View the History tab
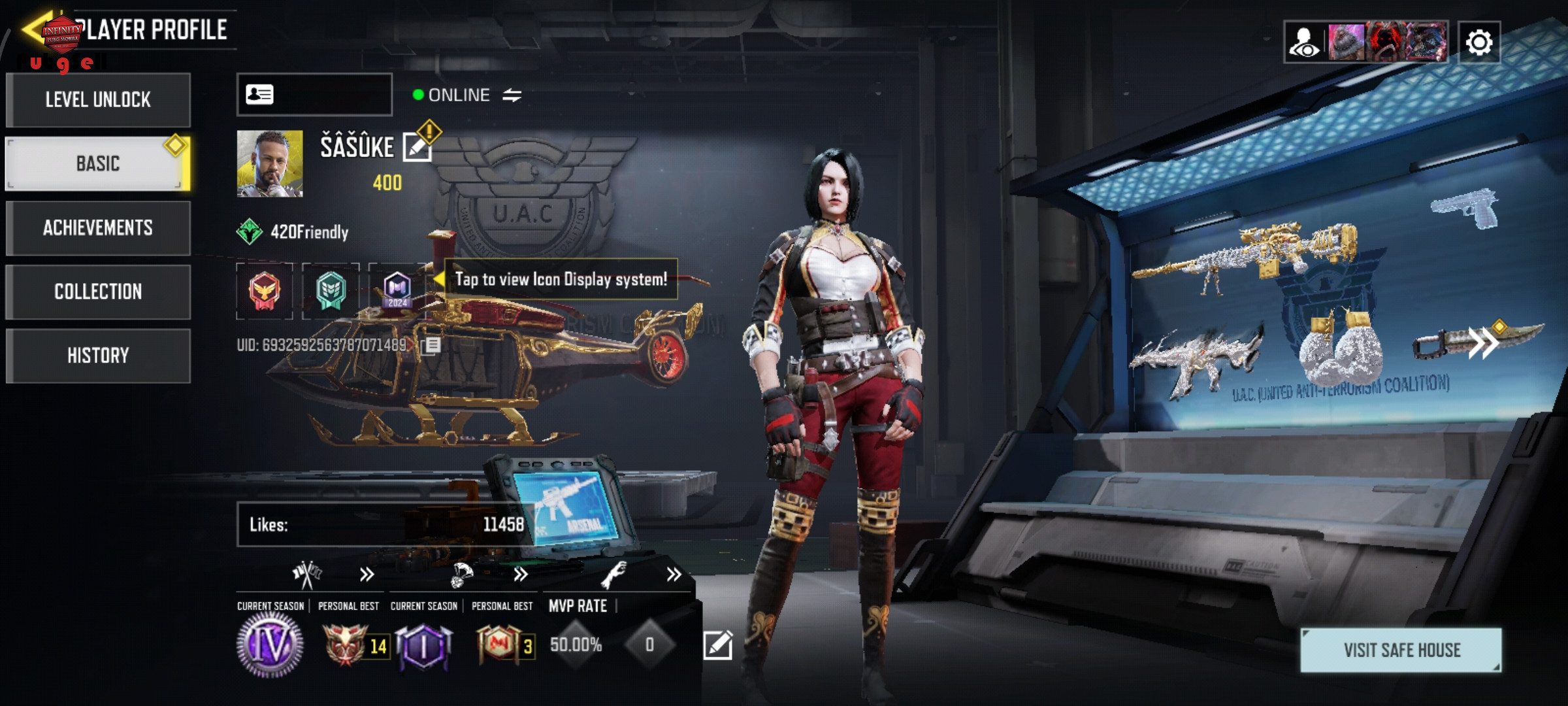The height and width of the screenshot is (706, 1568). [98, 356]
